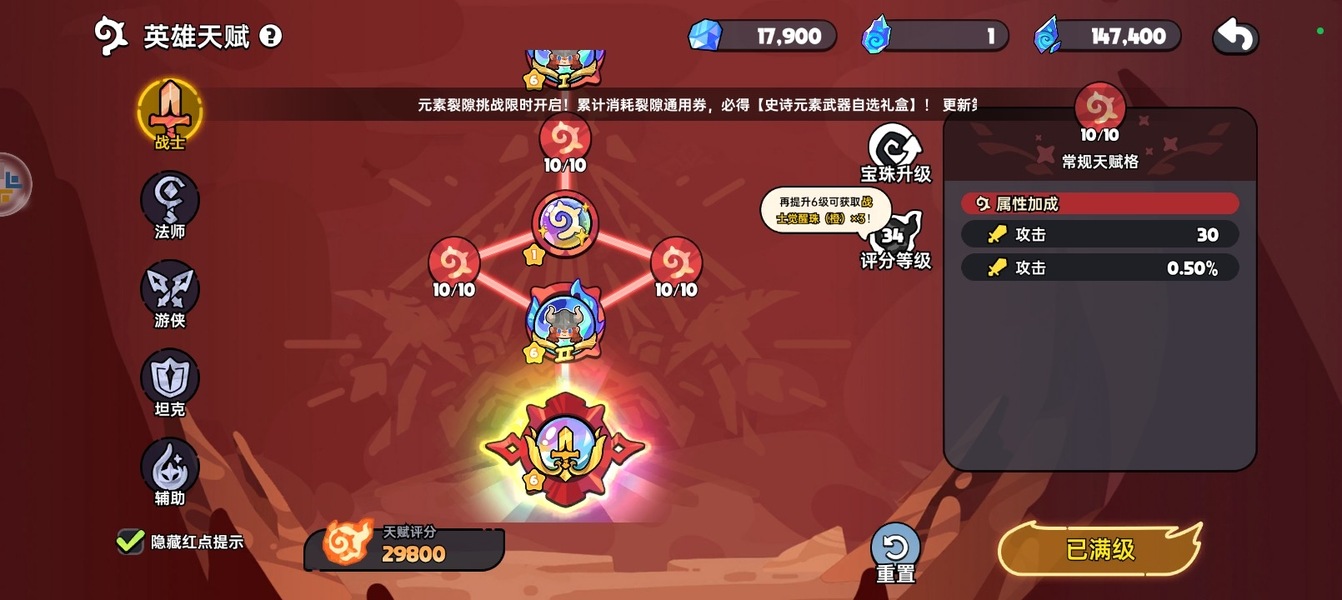The image size is (1342, 600).
Task: Select the 法师 mage class tab
Action: click(x=169, y=202)
